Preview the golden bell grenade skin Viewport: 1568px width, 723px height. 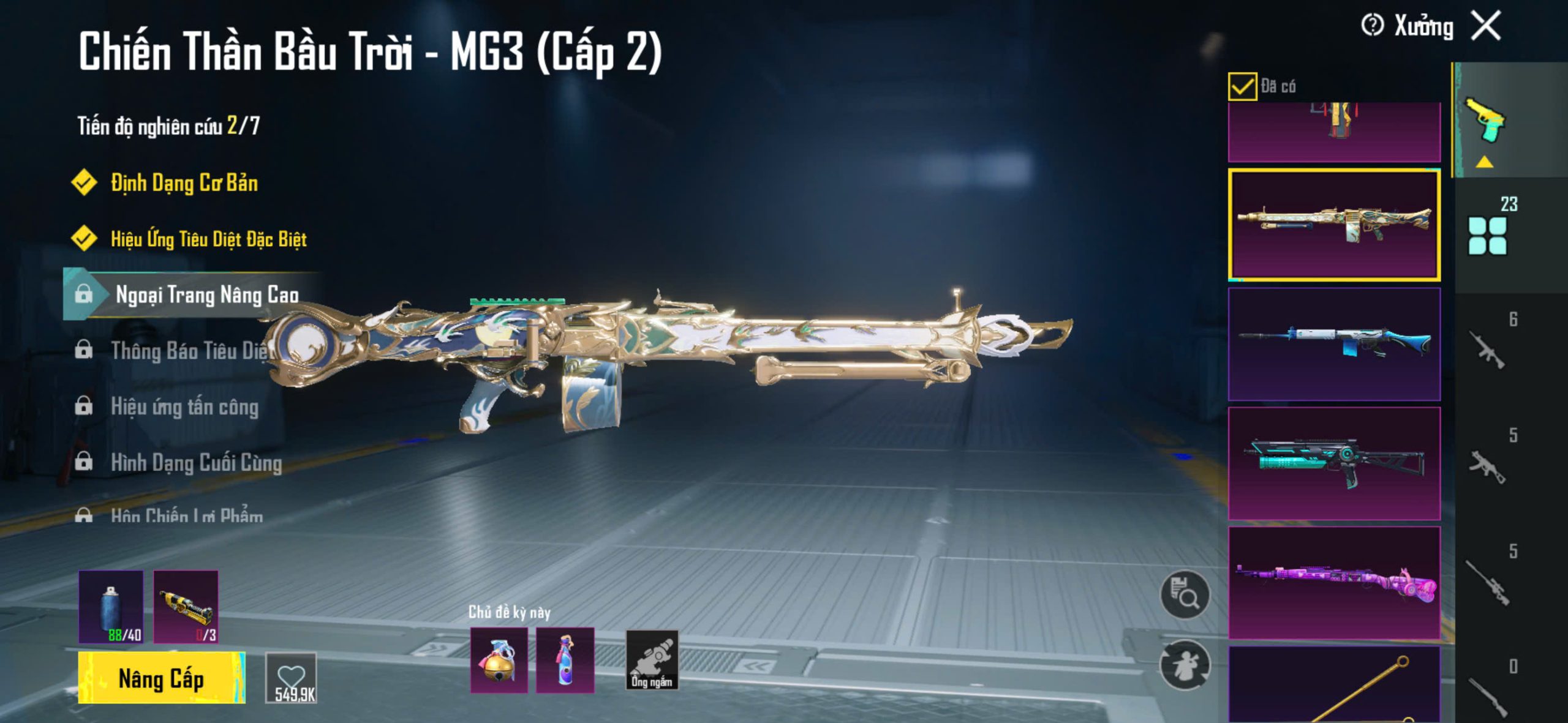[x=499, y=661]
